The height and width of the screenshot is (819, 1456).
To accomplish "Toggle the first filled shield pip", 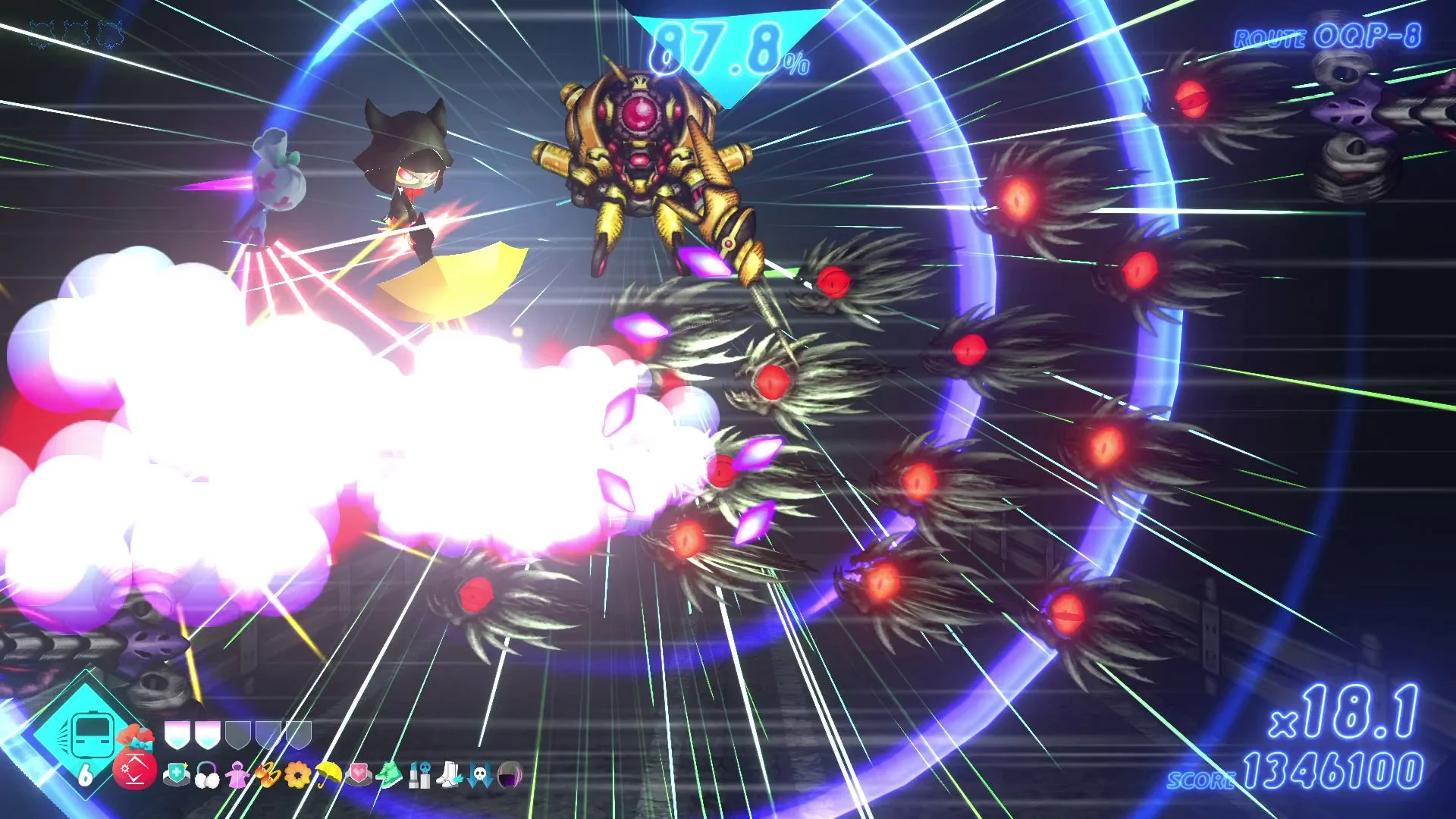I will [177, 733].
